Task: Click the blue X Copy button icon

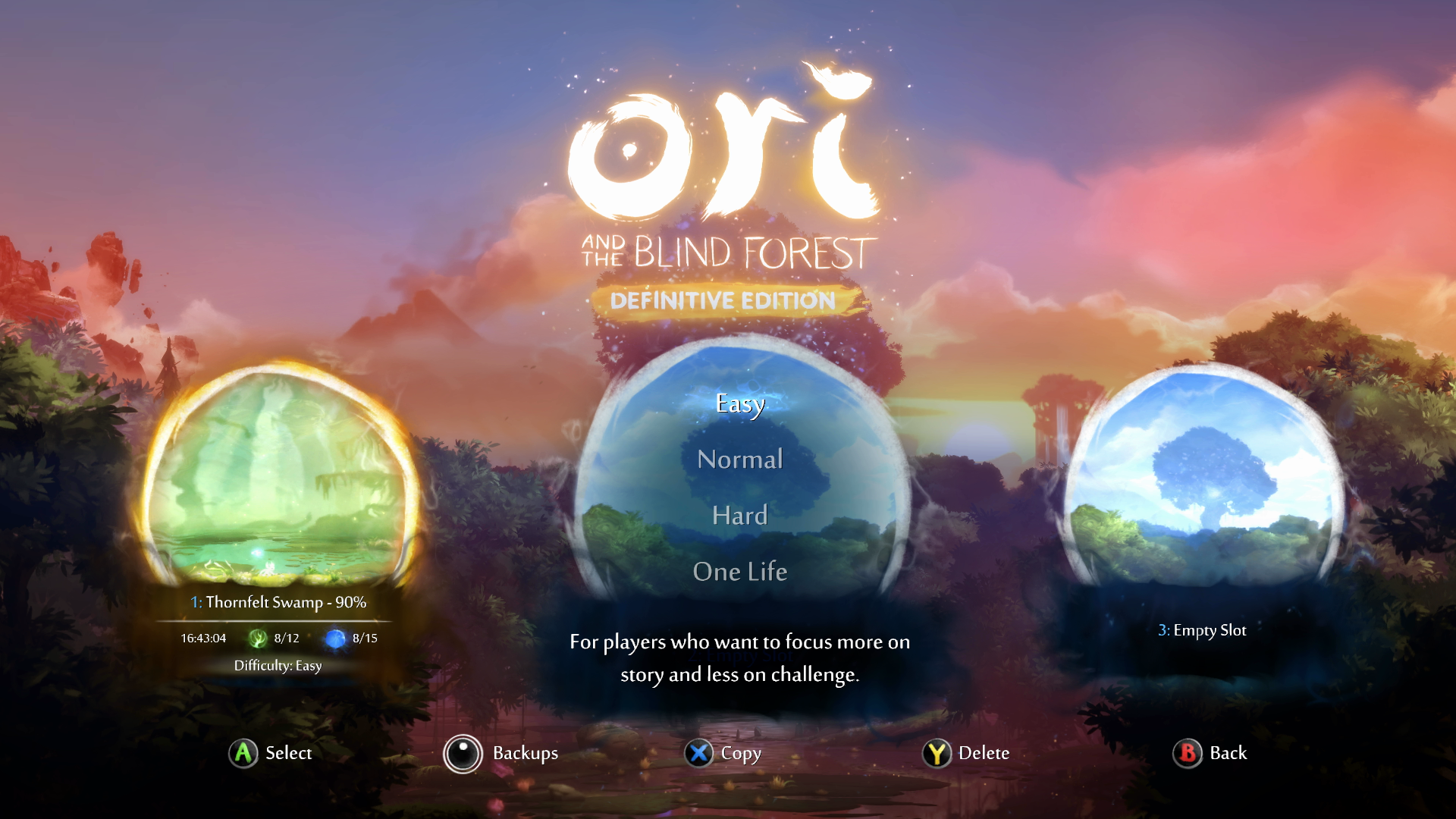Action: 699,754
